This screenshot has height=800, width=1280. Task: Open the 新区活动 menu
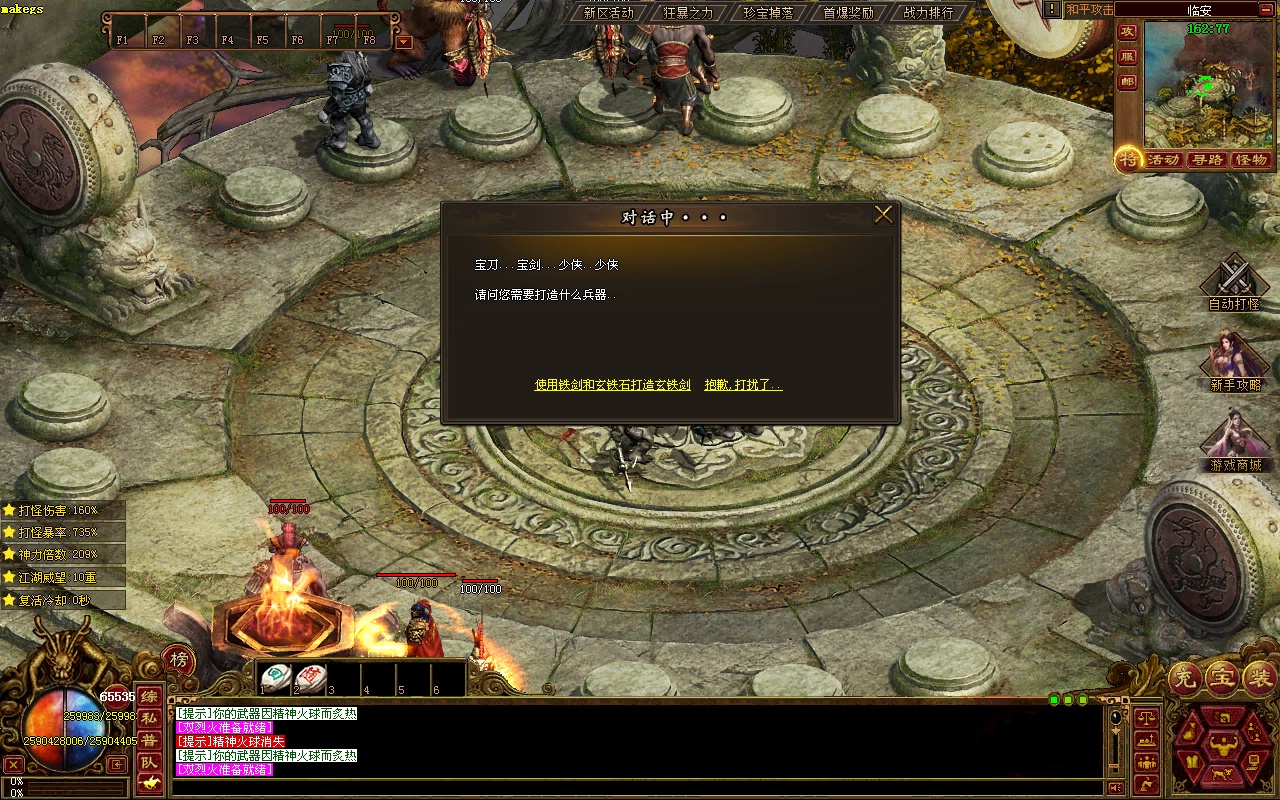pyautogui.click(x=608, y=13)
